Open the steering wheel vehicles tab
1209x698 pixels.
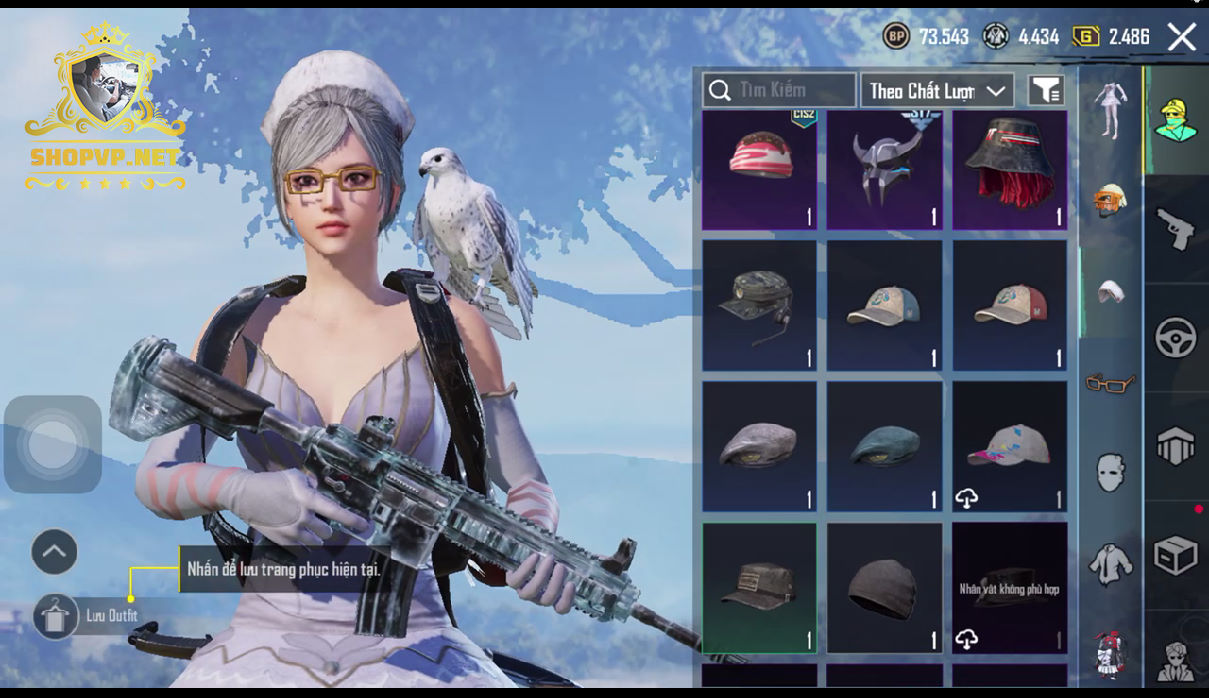coord(1176,338)
